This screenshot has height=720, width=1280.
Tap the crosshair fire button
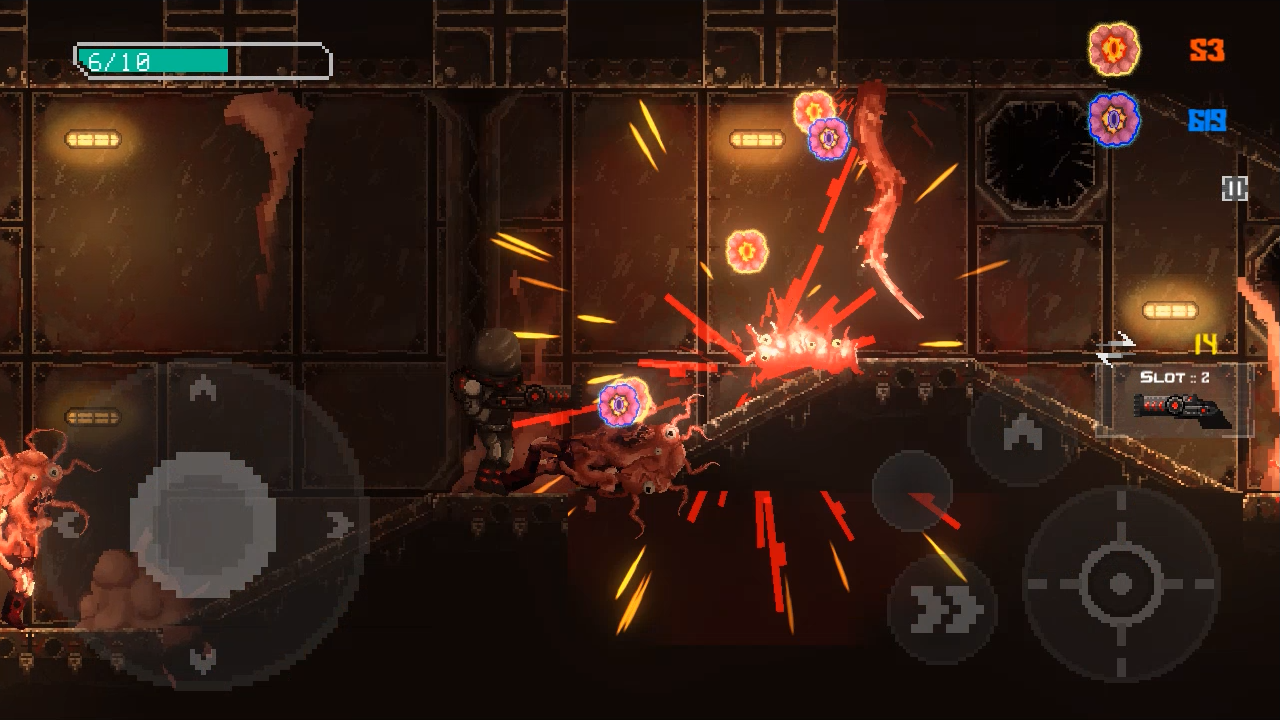point(1121,584)
